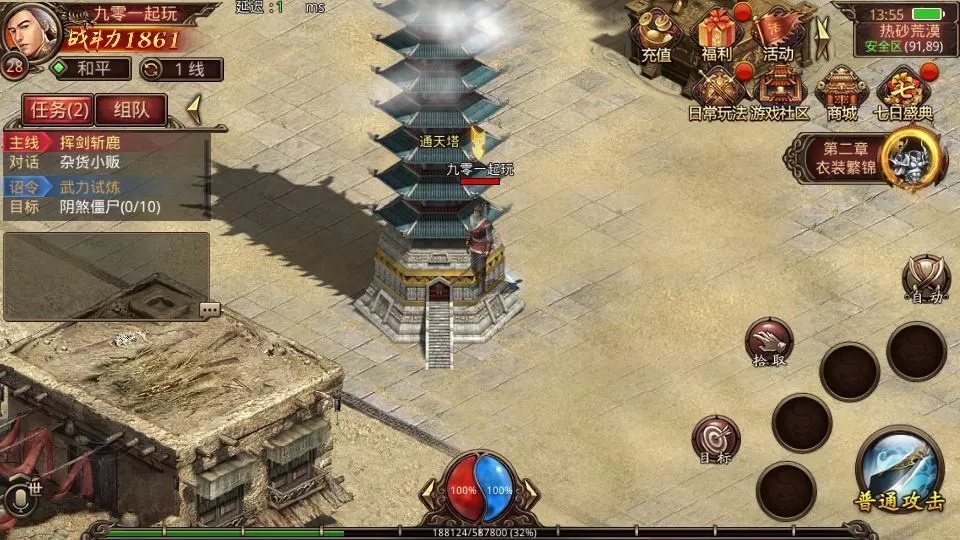
Task: Switch to the 组队 team tab
Action: 131,110
